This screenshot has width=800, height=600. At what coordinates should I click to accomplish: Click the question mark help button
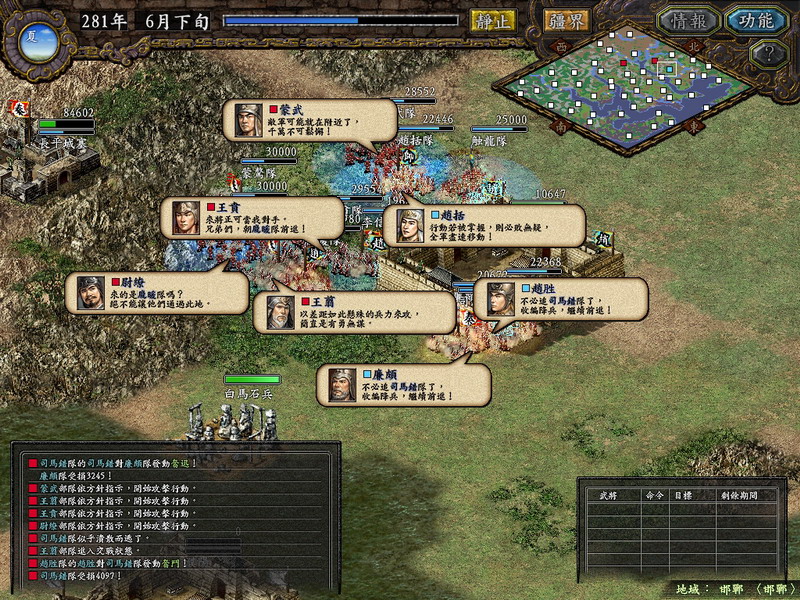point(769,55)
